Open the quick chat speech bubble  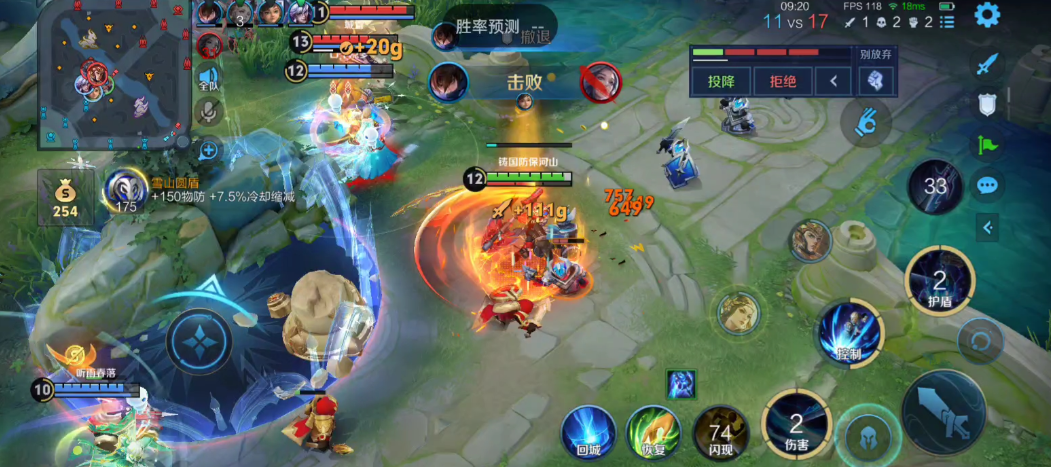pyautogui.click(x=988, y=185)
